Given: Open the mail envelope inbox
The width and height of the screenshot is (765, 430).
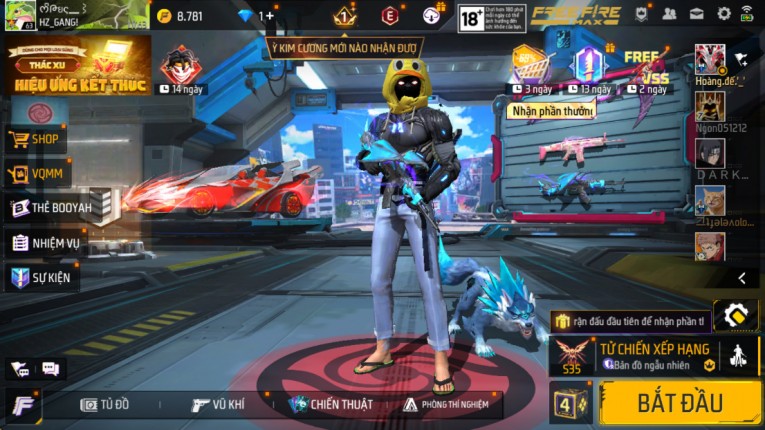Looking at the screenshot, I should pyautogui.click(x=697, y=14).
